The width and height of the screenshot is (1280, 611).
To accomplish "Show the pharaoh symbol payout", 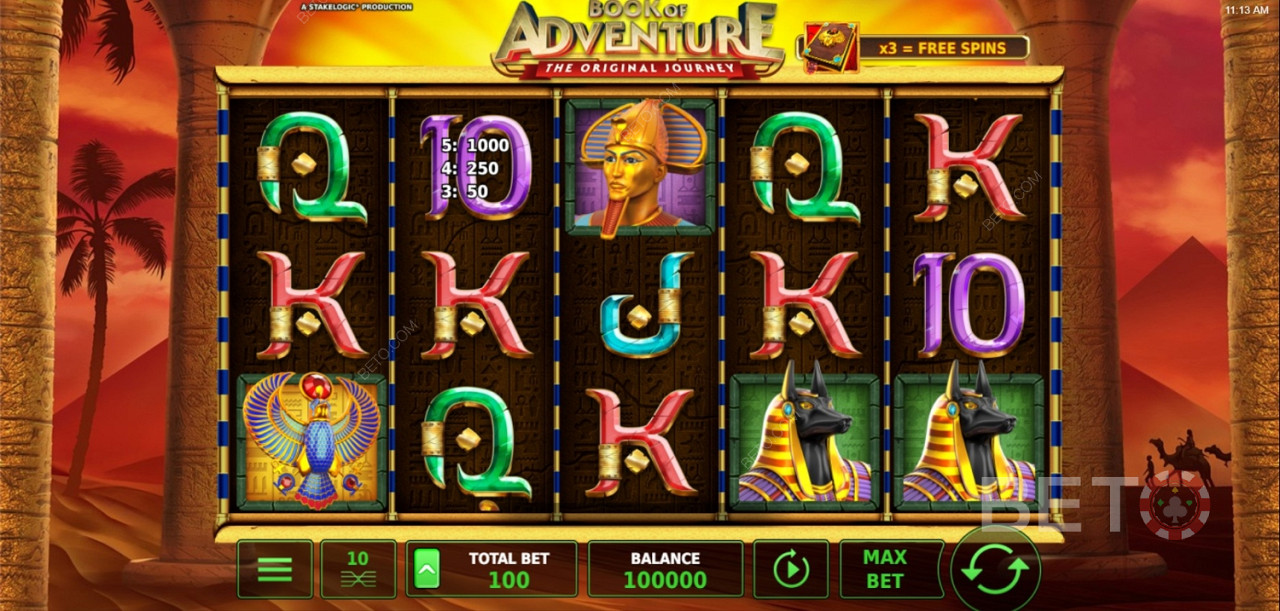I will click(x=639, y=166).
